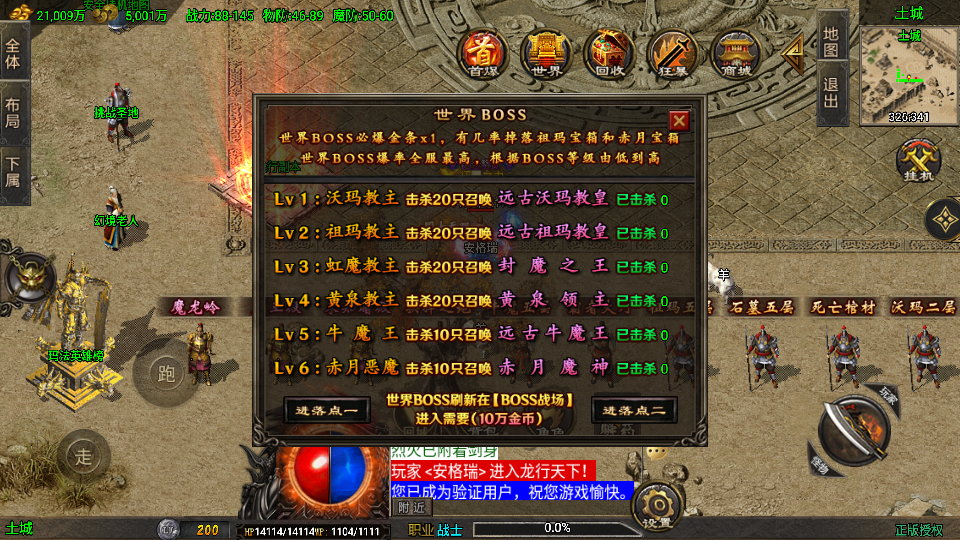The width and height of the screenshot is (960, 540).
Task: Open the 回收 recycle icon
Action: click(609, 53)
